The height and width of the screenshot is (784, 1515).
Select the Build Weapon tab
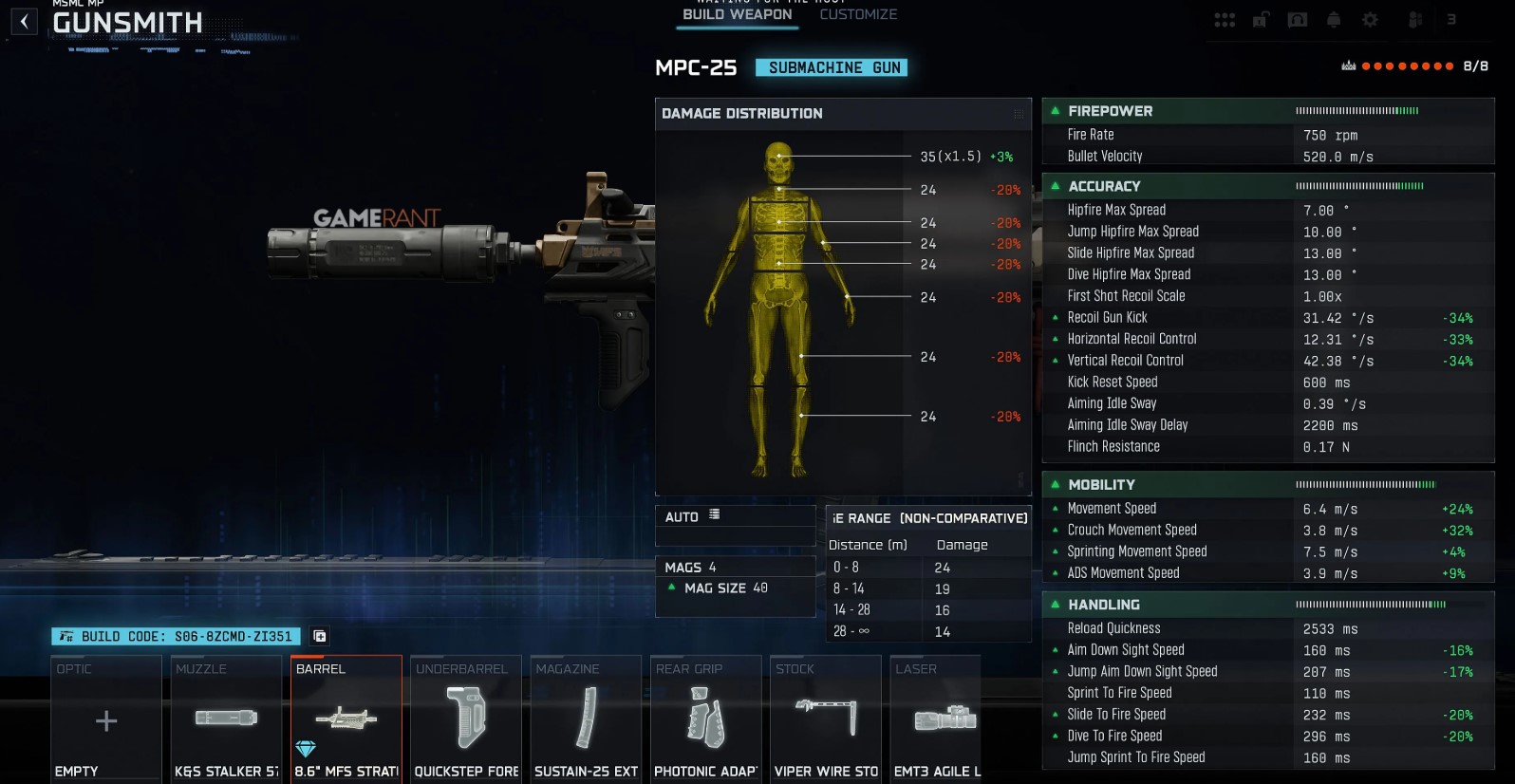pyautogui.click(x=737, y=14)
